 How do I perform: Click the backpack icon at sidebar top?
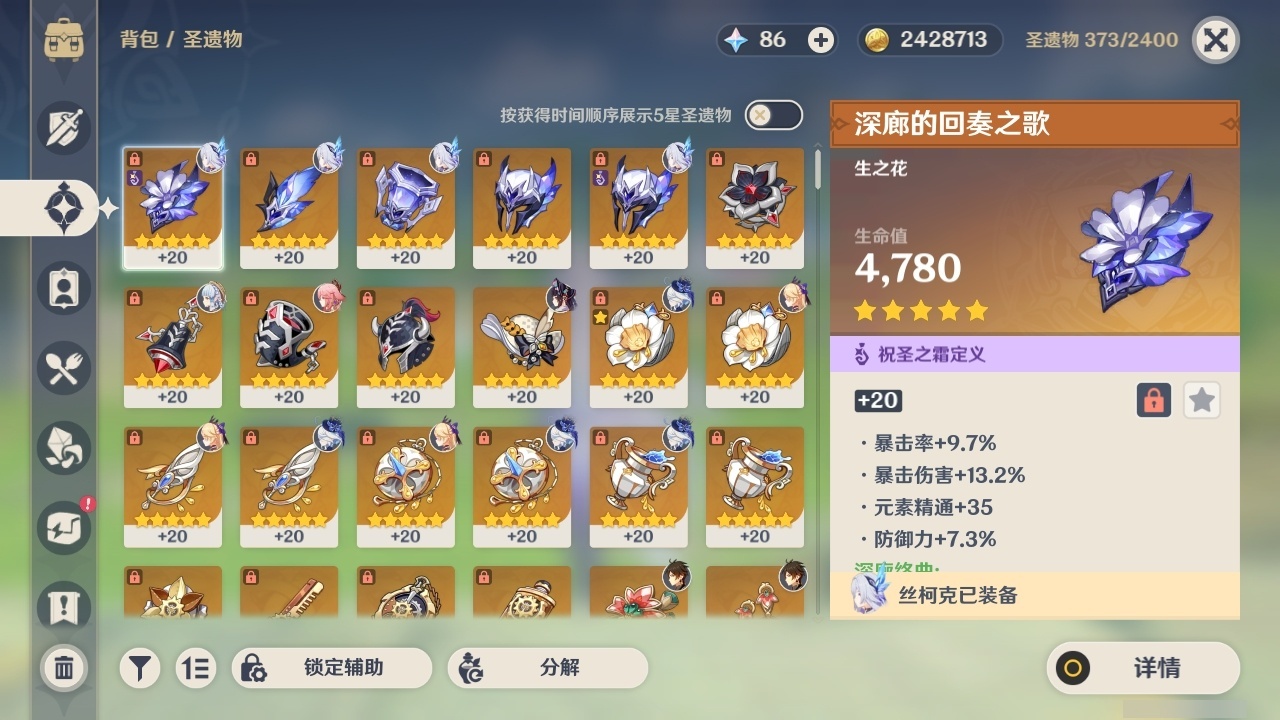coord(62,40)
